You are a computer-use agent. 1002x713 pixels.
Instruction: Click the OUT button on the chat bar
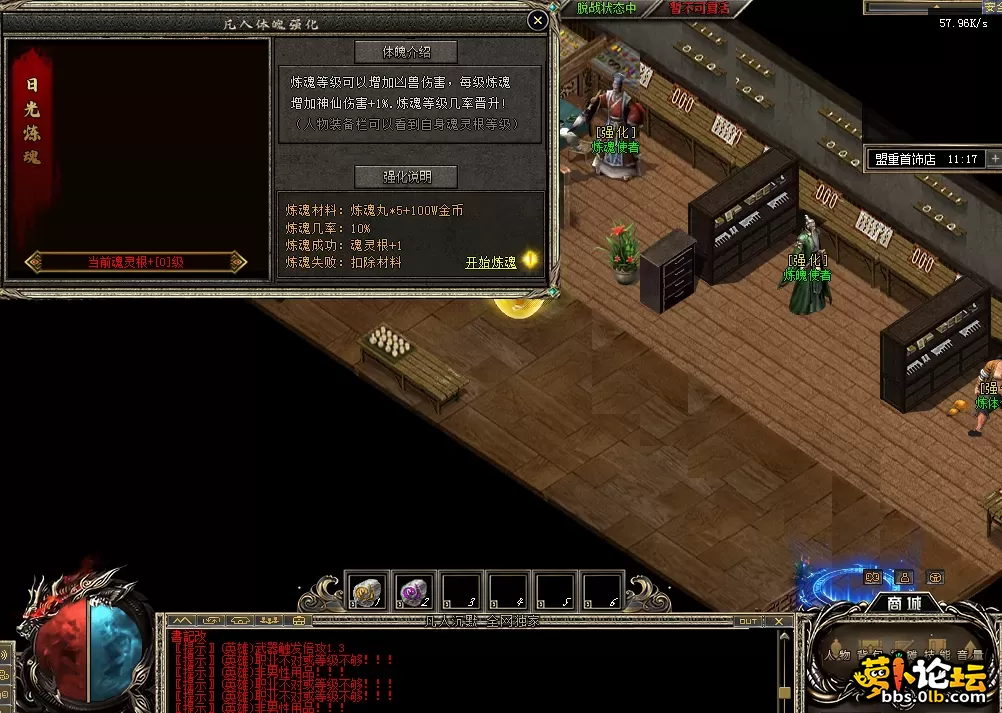(x=748, y=621)
